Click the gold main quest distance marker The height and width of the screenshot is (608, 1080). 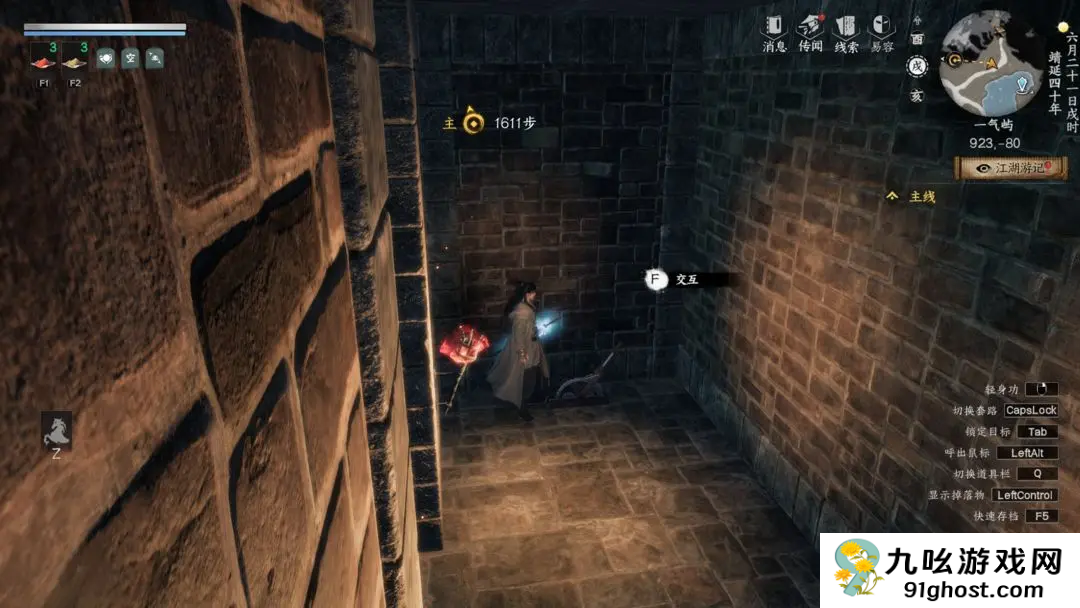click(x=474, y=123)
